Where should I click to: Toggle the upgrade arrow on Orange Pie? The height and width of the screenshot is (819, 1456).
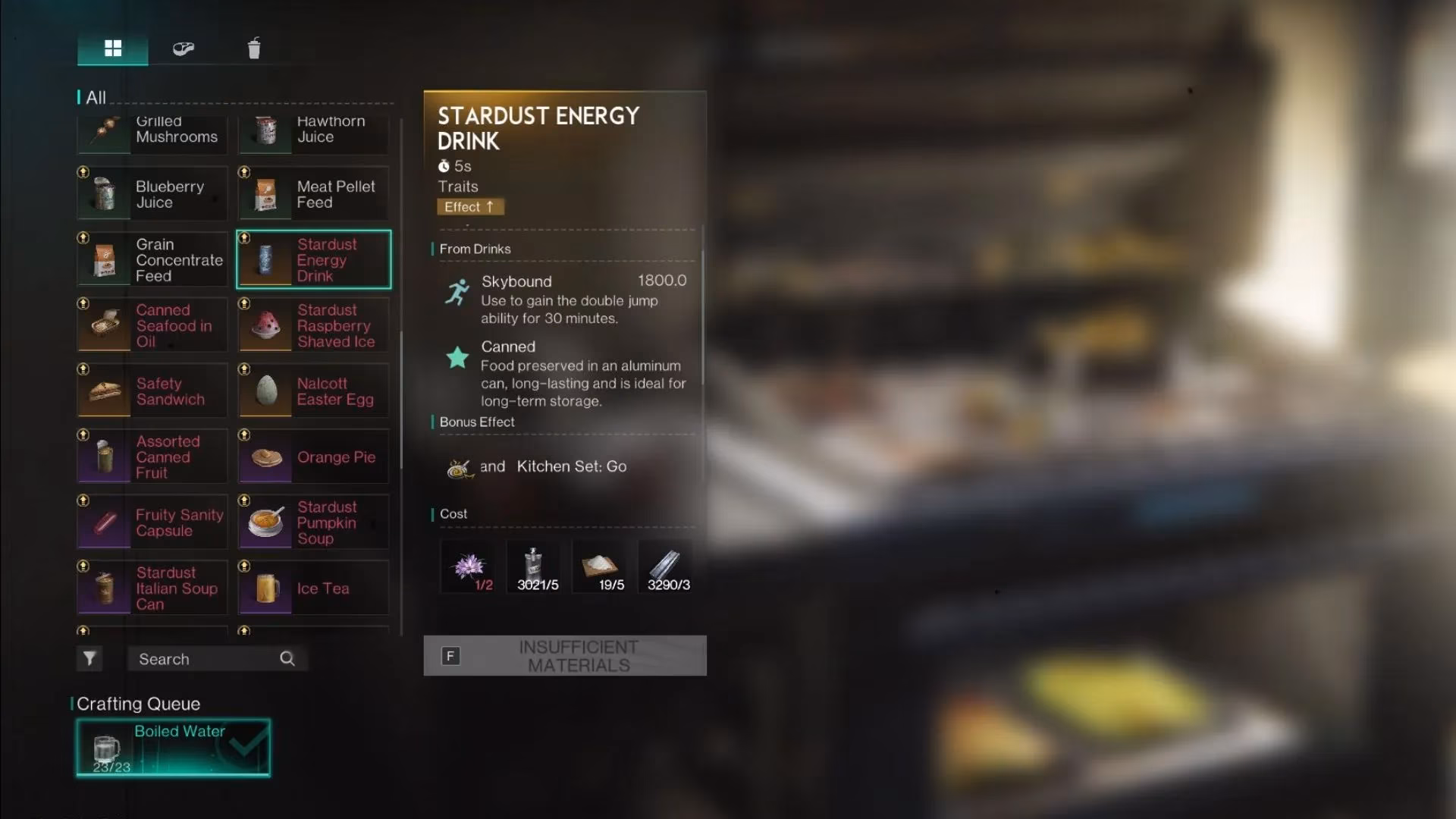pos(245,435)
